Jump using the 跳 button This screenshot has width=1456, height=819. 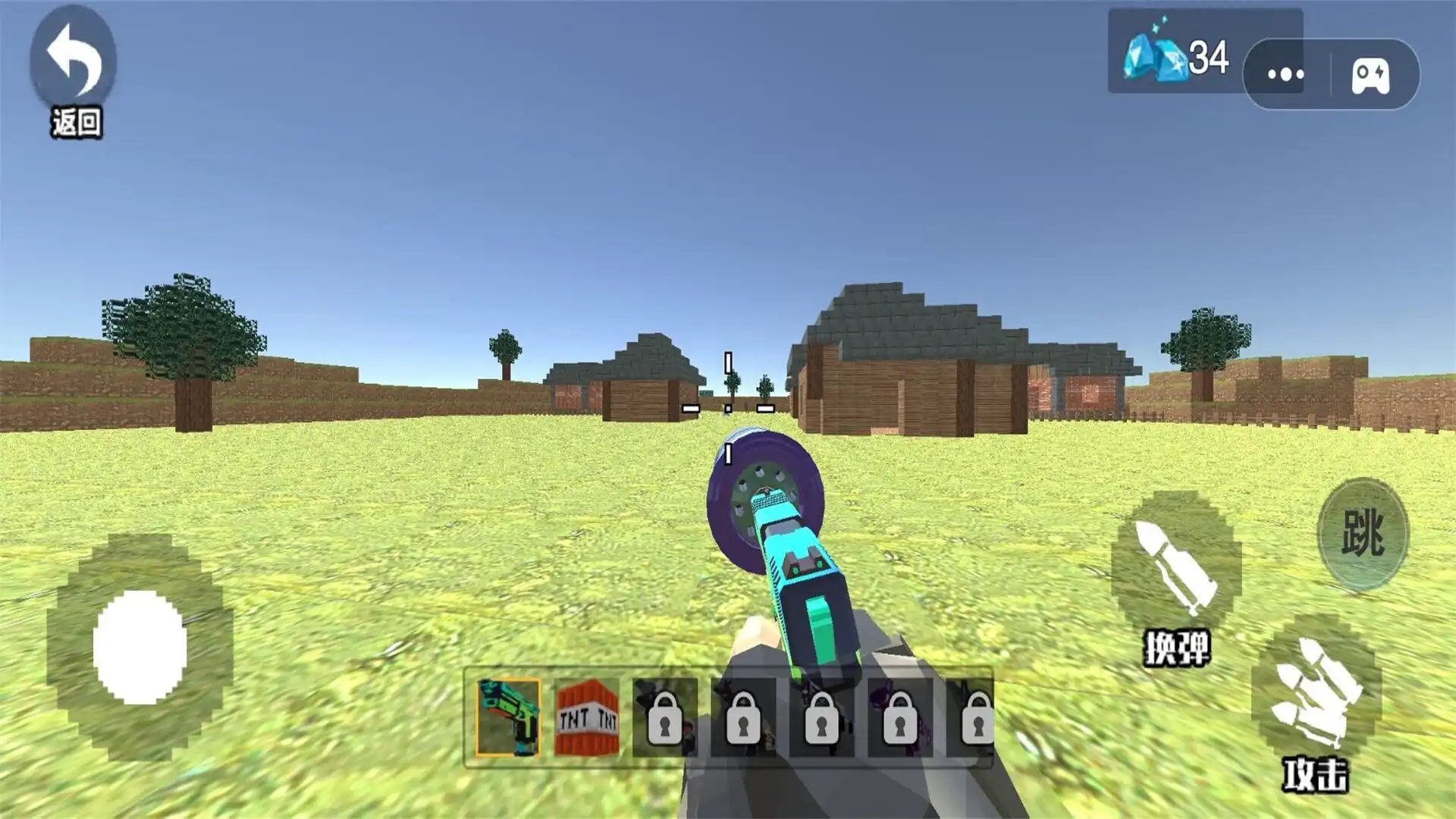click(x=1363, y=533)
